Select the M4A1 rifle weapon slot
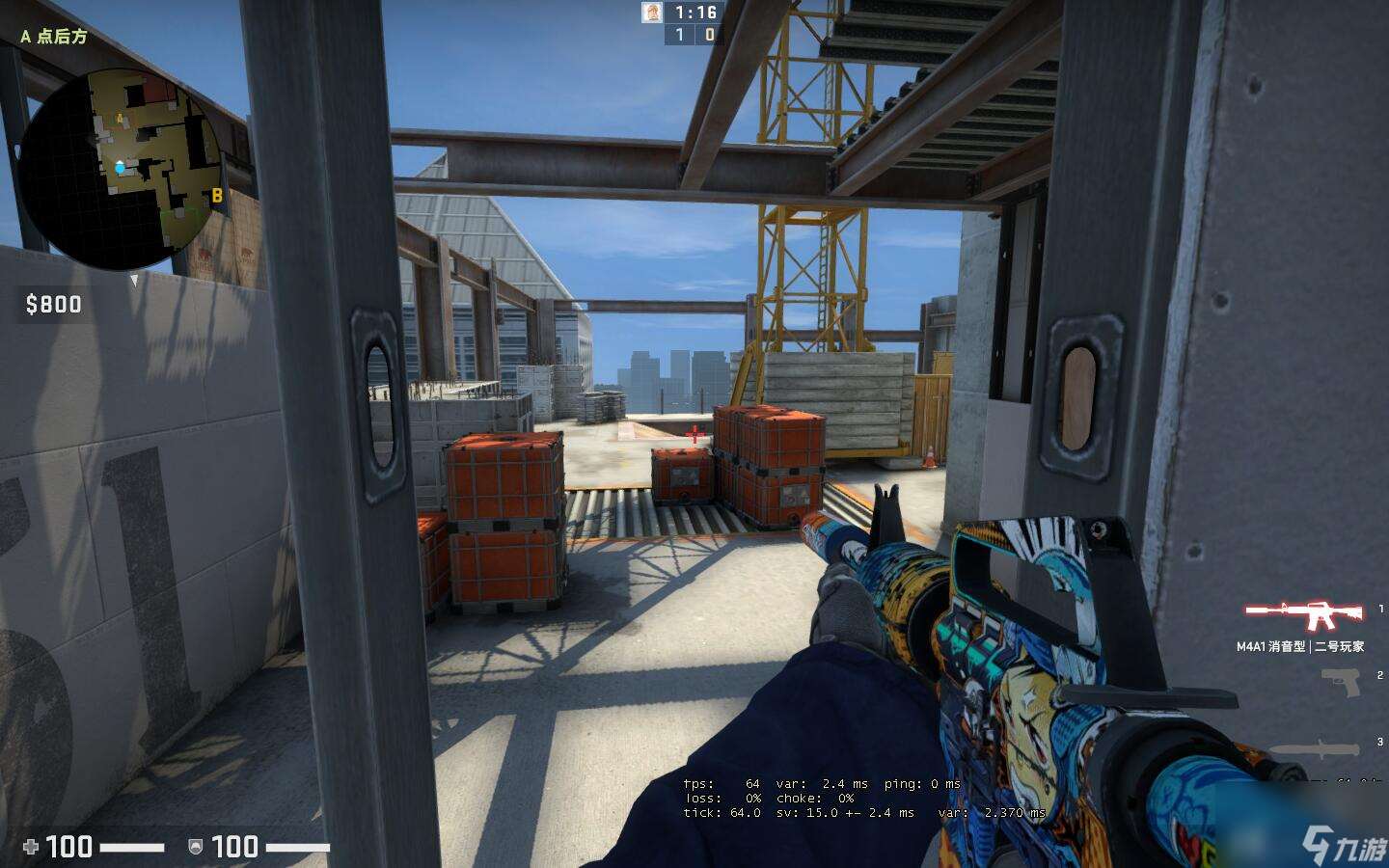The height and width of the screenshot is (868, 1389). pos(1305,613)
